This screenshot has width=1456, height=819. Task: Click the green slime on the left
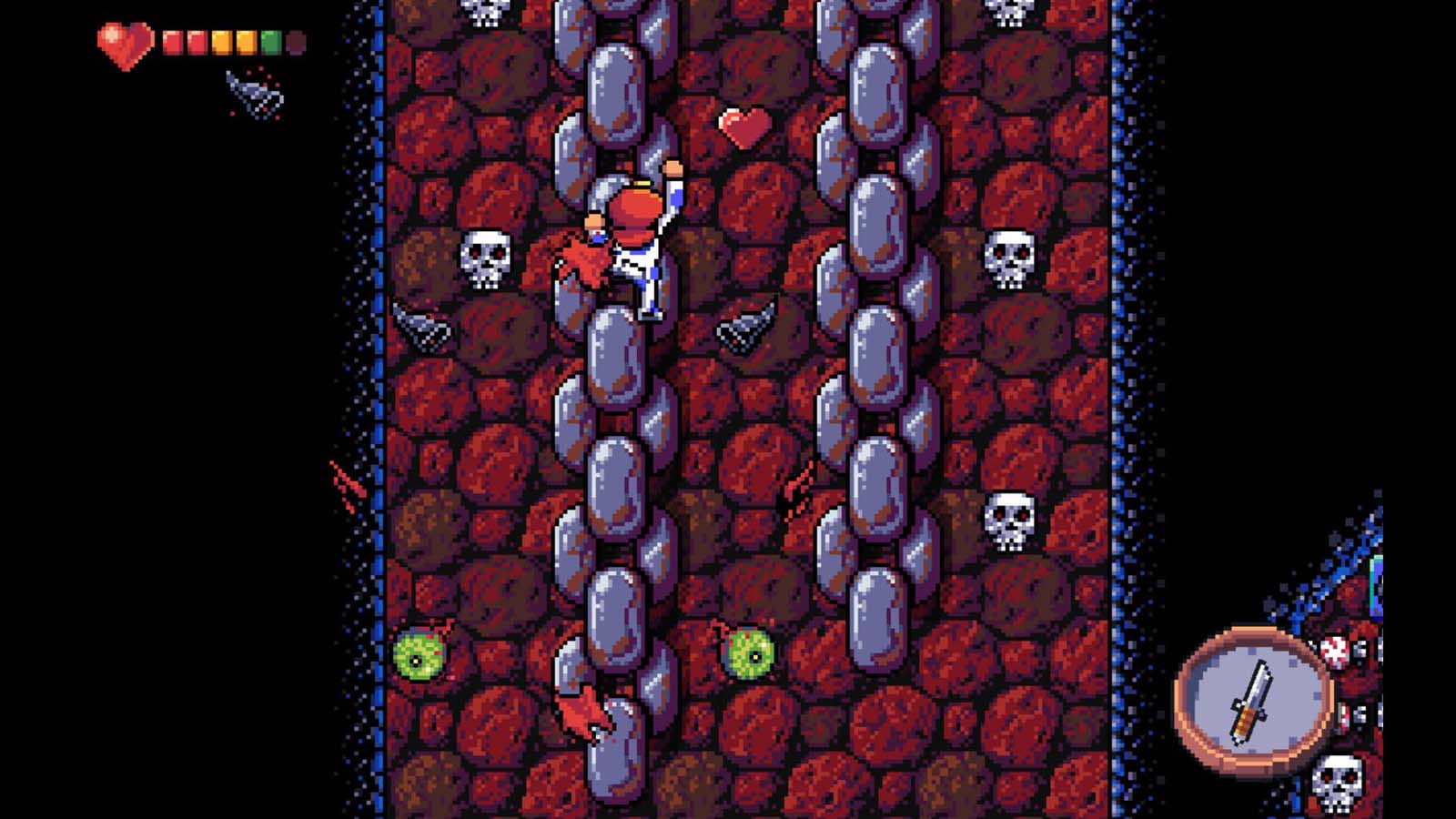pyautogui.click(x=420, y=653)
